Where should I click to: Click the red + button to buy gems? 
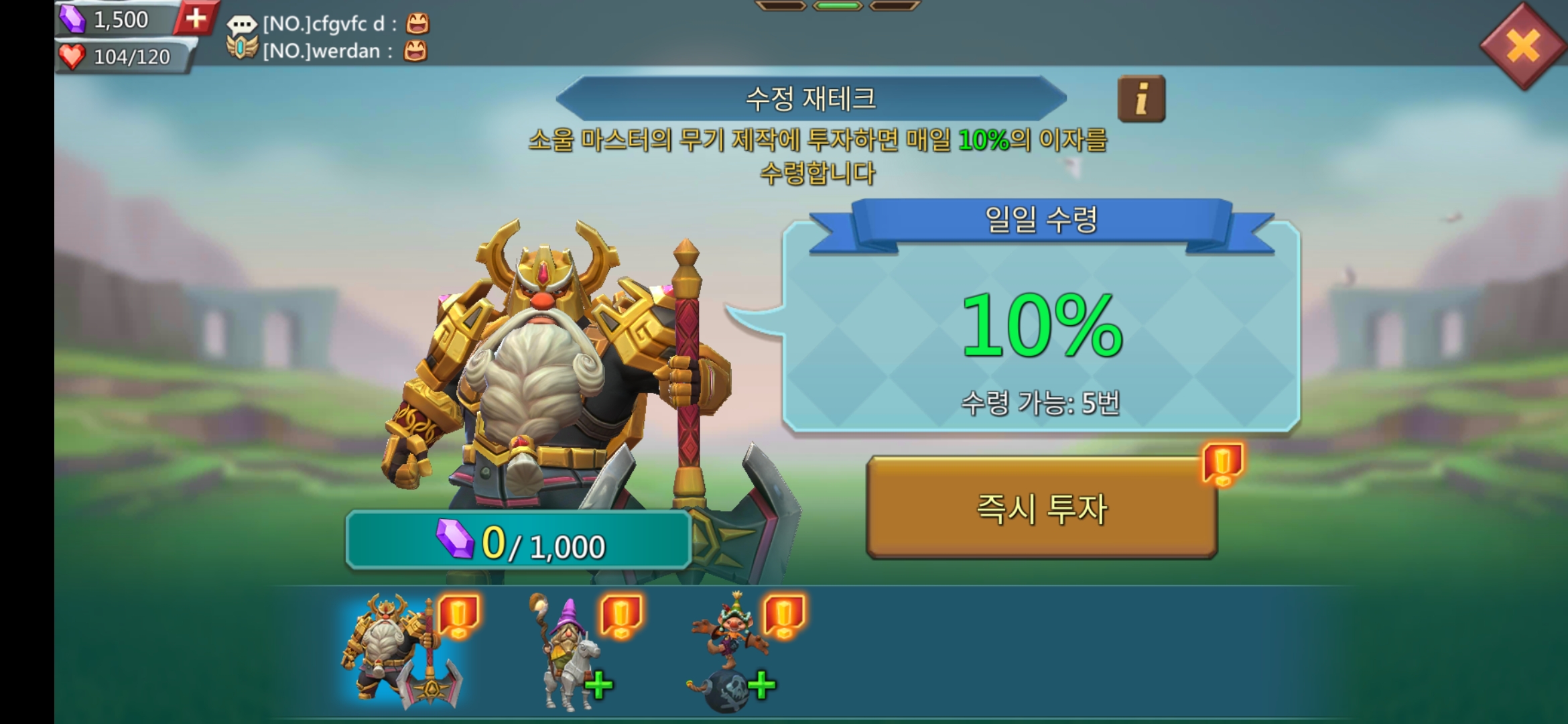coord(194,20)
